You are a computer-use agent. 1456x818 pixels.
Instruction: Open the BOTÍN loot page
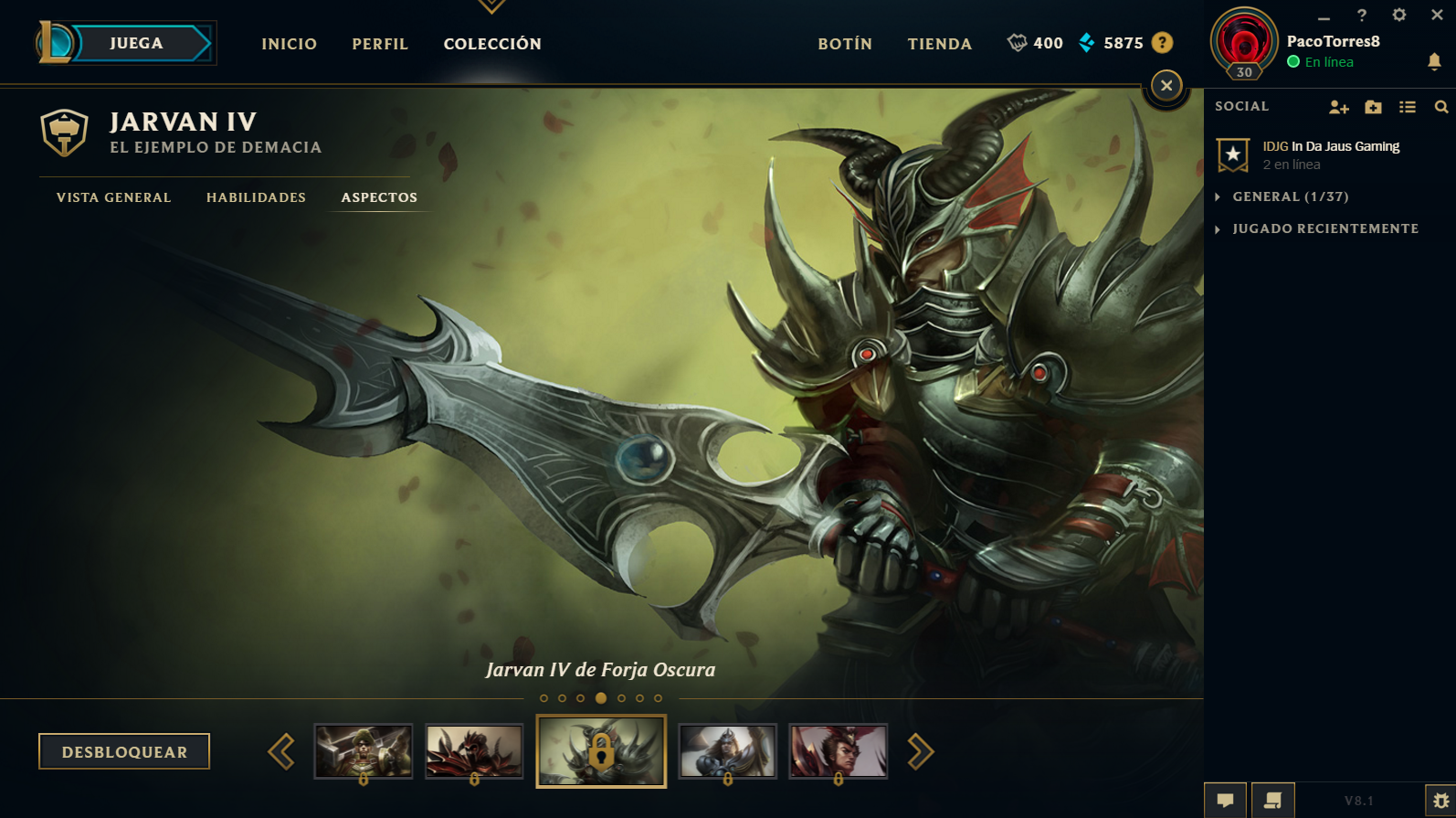[845, 44]
